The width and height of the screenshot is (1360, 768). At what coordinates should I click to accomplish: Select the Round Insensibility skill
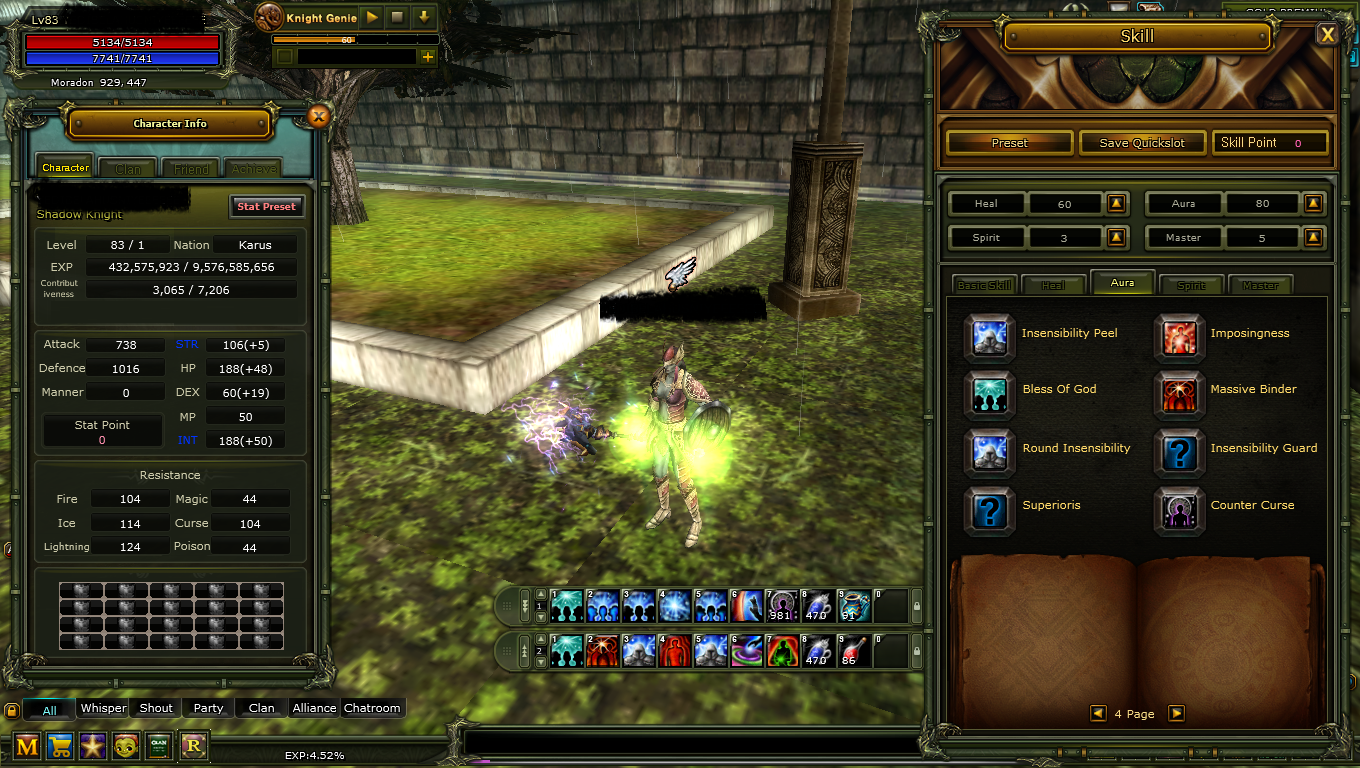click(x=989, y=451)
